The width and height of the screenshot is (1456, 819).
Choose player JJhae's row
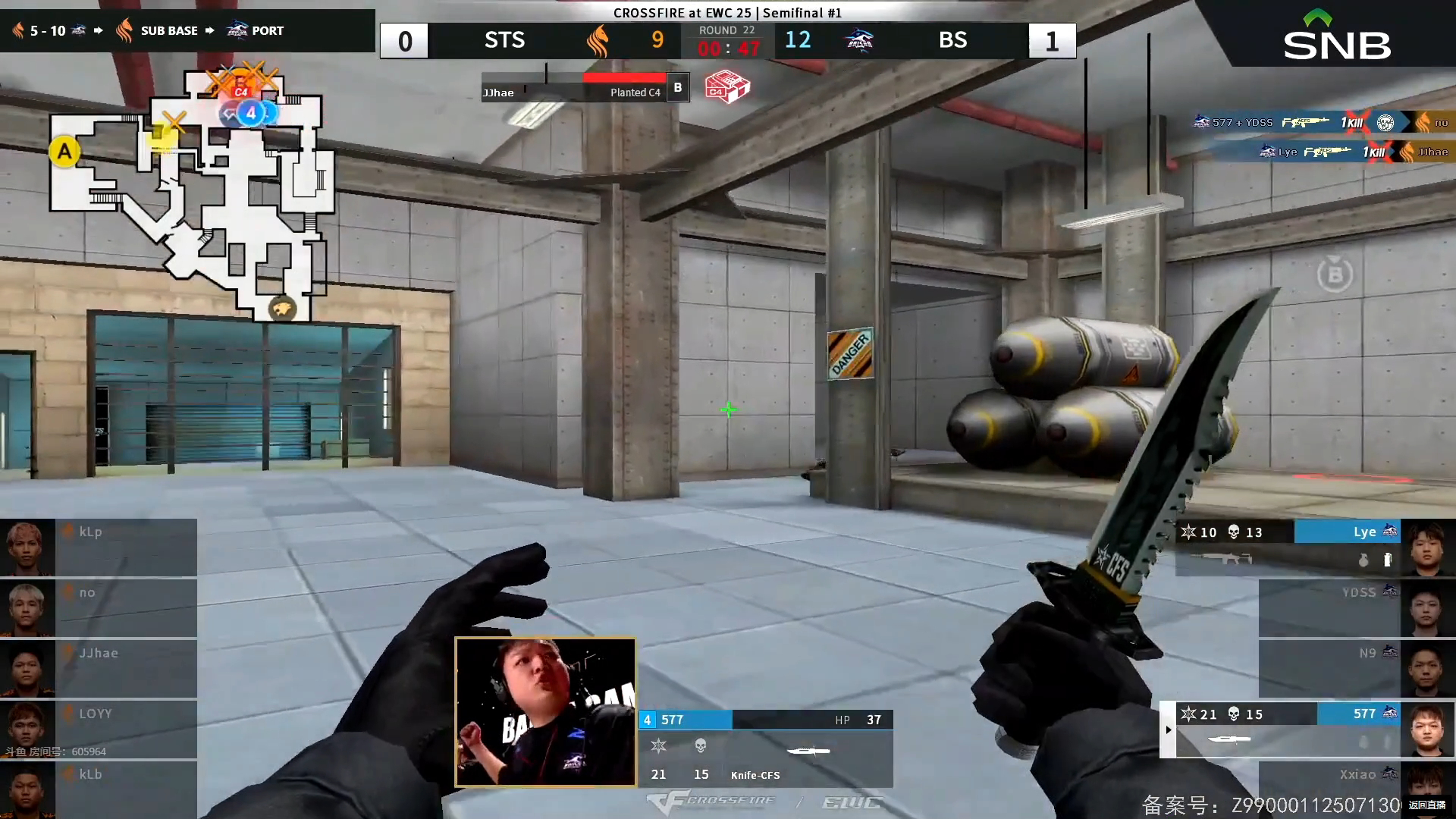(99, 668)
